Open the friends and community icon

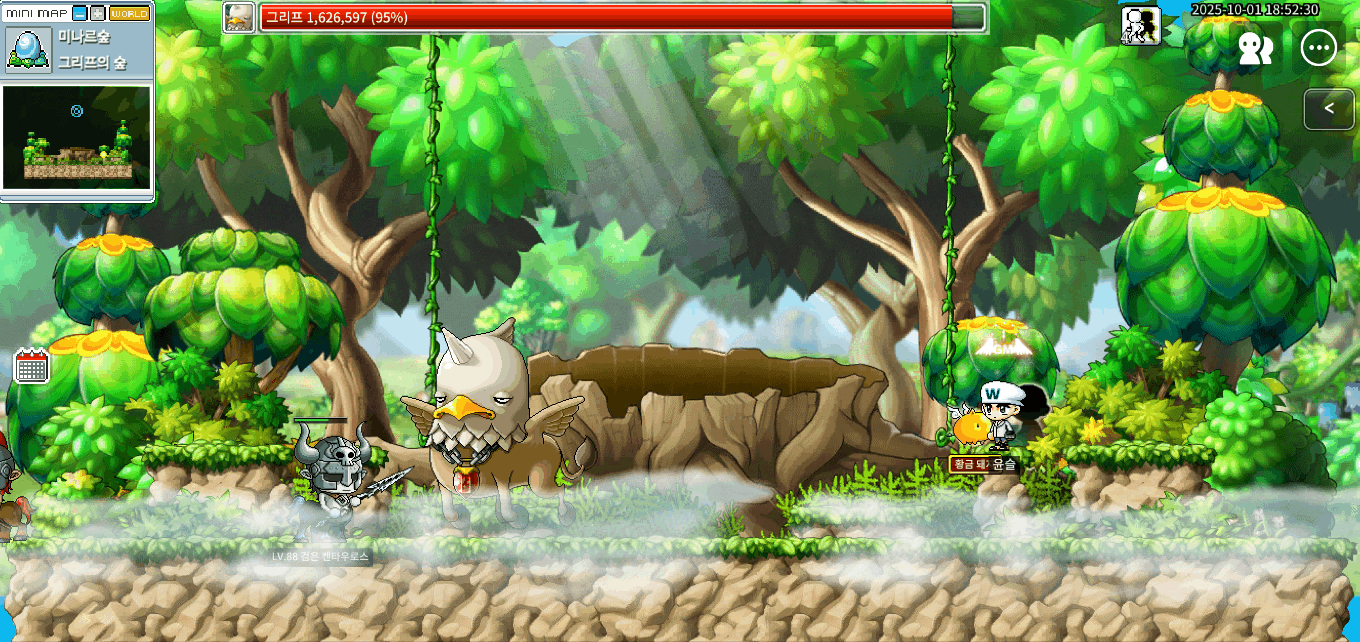coord(1255,49)
